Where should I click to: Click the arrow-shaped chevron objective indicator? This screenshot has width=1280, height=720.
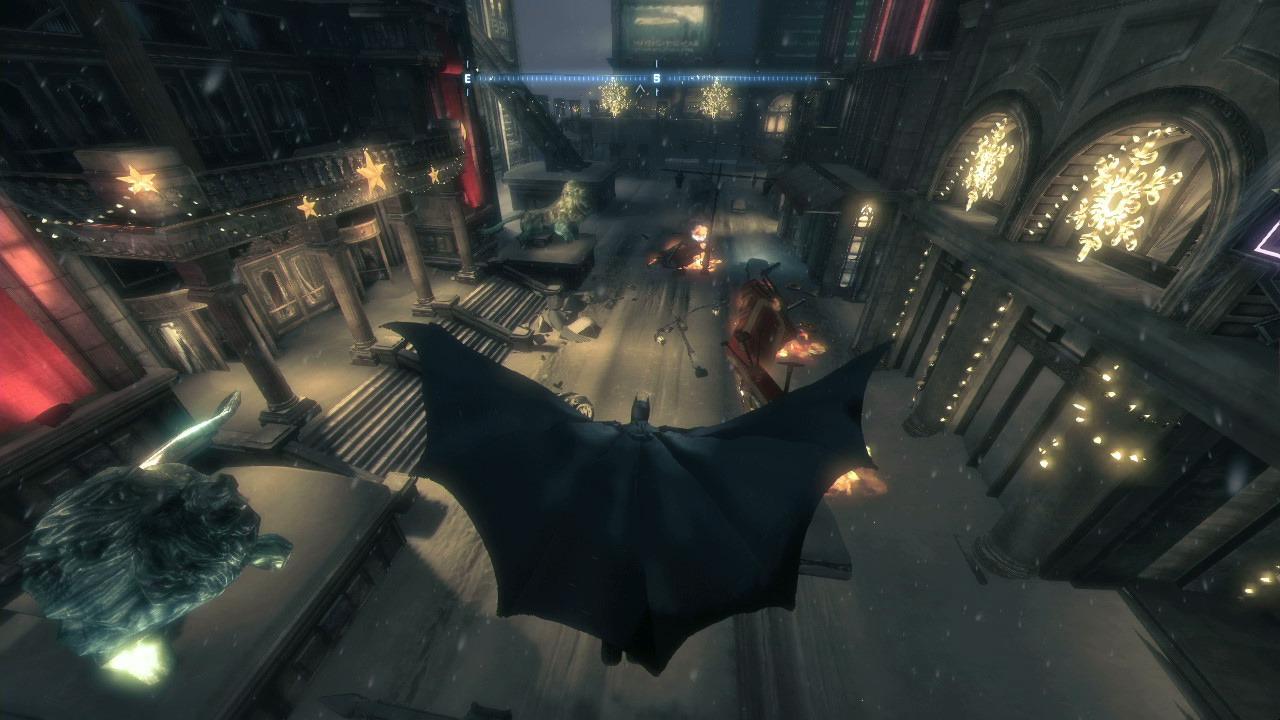640,90
